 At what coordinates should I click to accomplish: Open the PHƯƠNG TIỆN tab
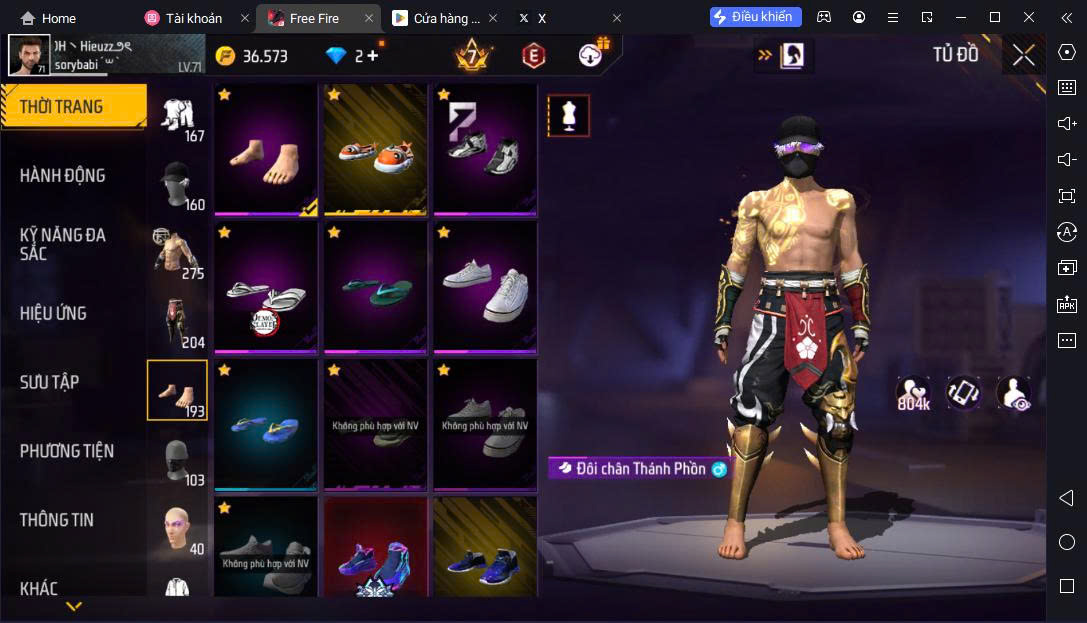[x=67, y=451]
